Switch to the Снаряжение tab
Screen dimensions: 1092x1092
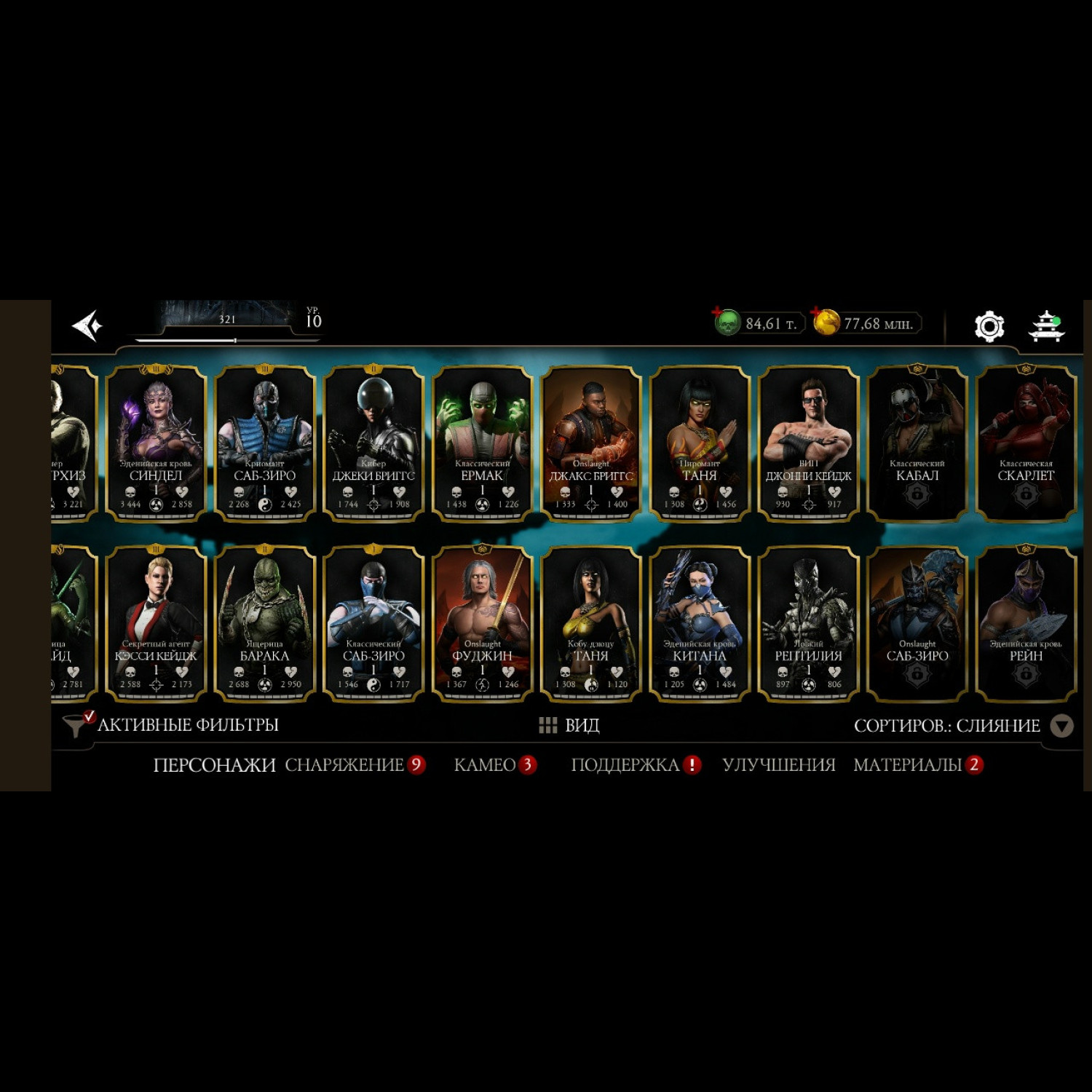coord(344,765)
